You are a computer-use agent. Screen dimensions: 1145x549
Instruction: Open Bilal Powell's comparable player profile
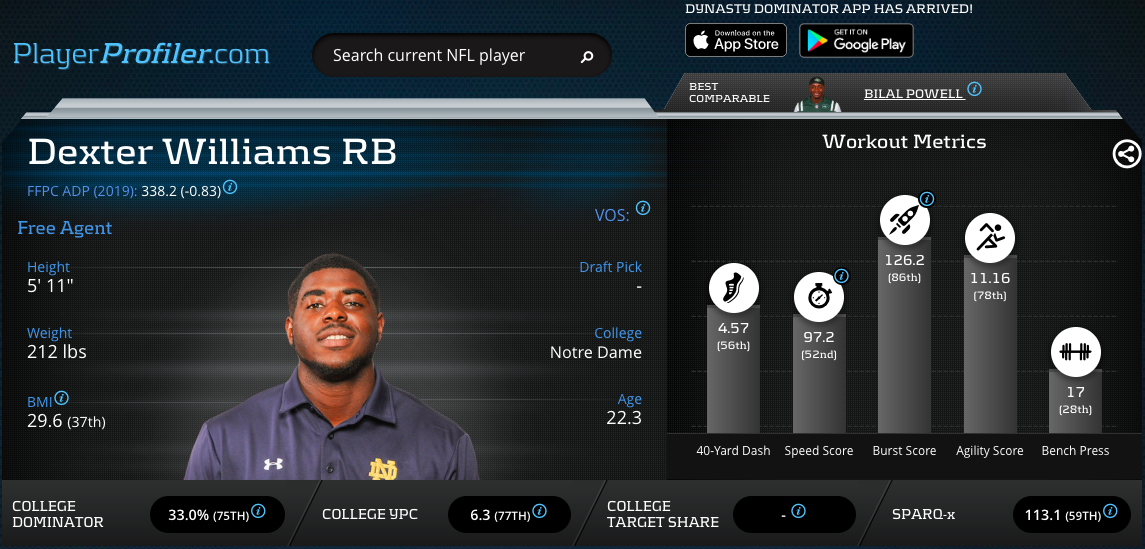click(913, 93)
